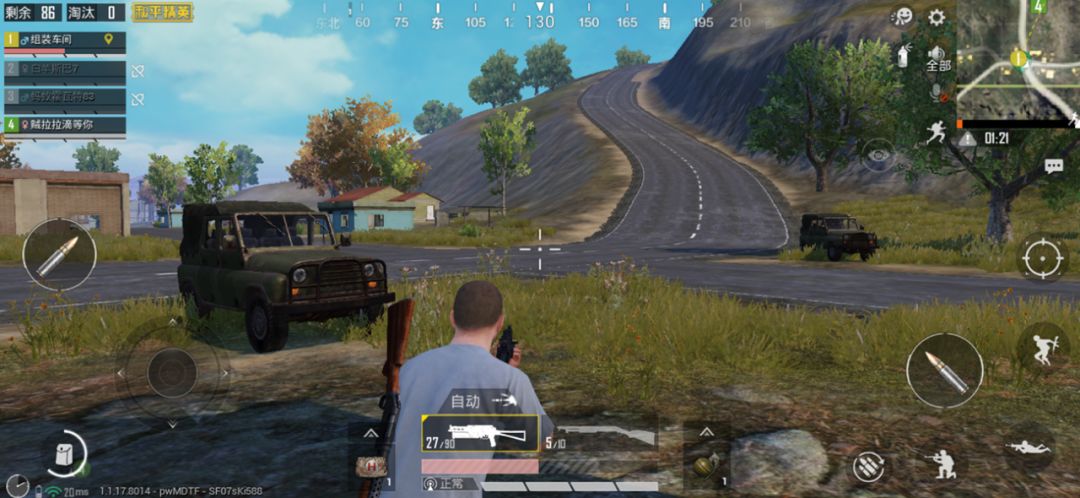1080x498 pixels.
Task: Open the settings gear icon
Action: click(x=936, y=17)
